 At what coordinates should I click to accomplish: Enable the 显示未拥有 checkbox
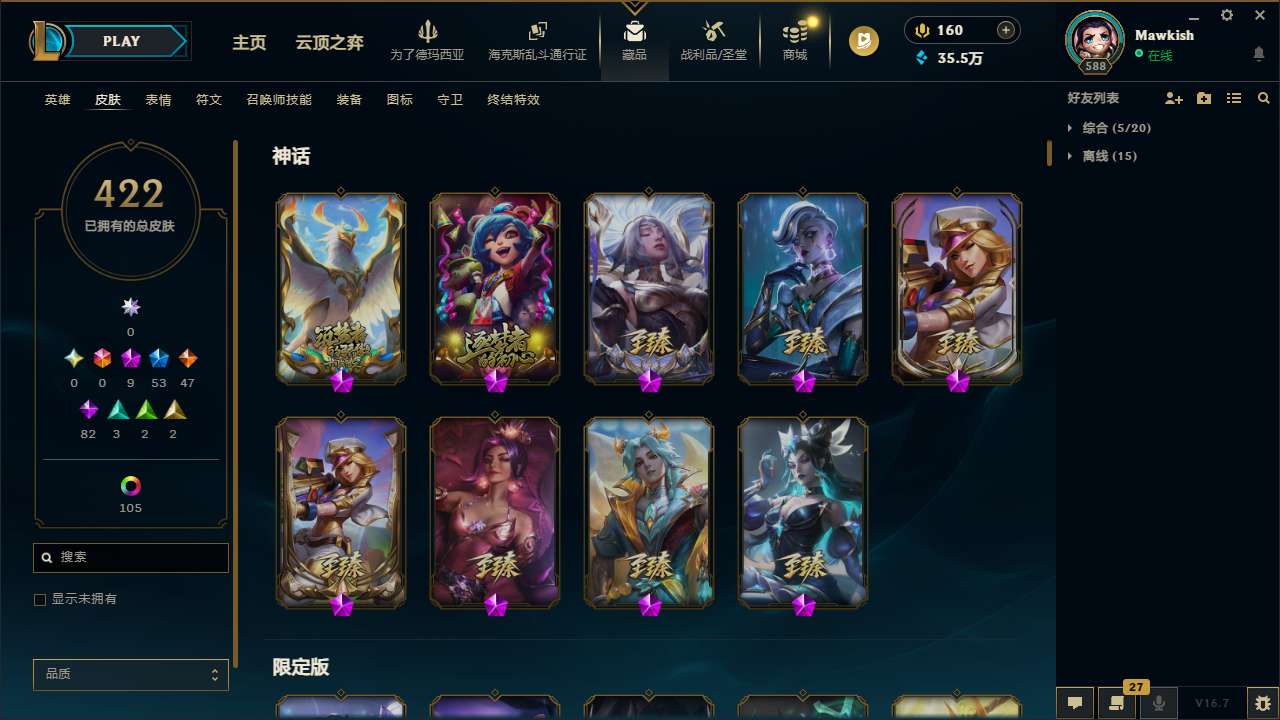click(x=40, y=599)
